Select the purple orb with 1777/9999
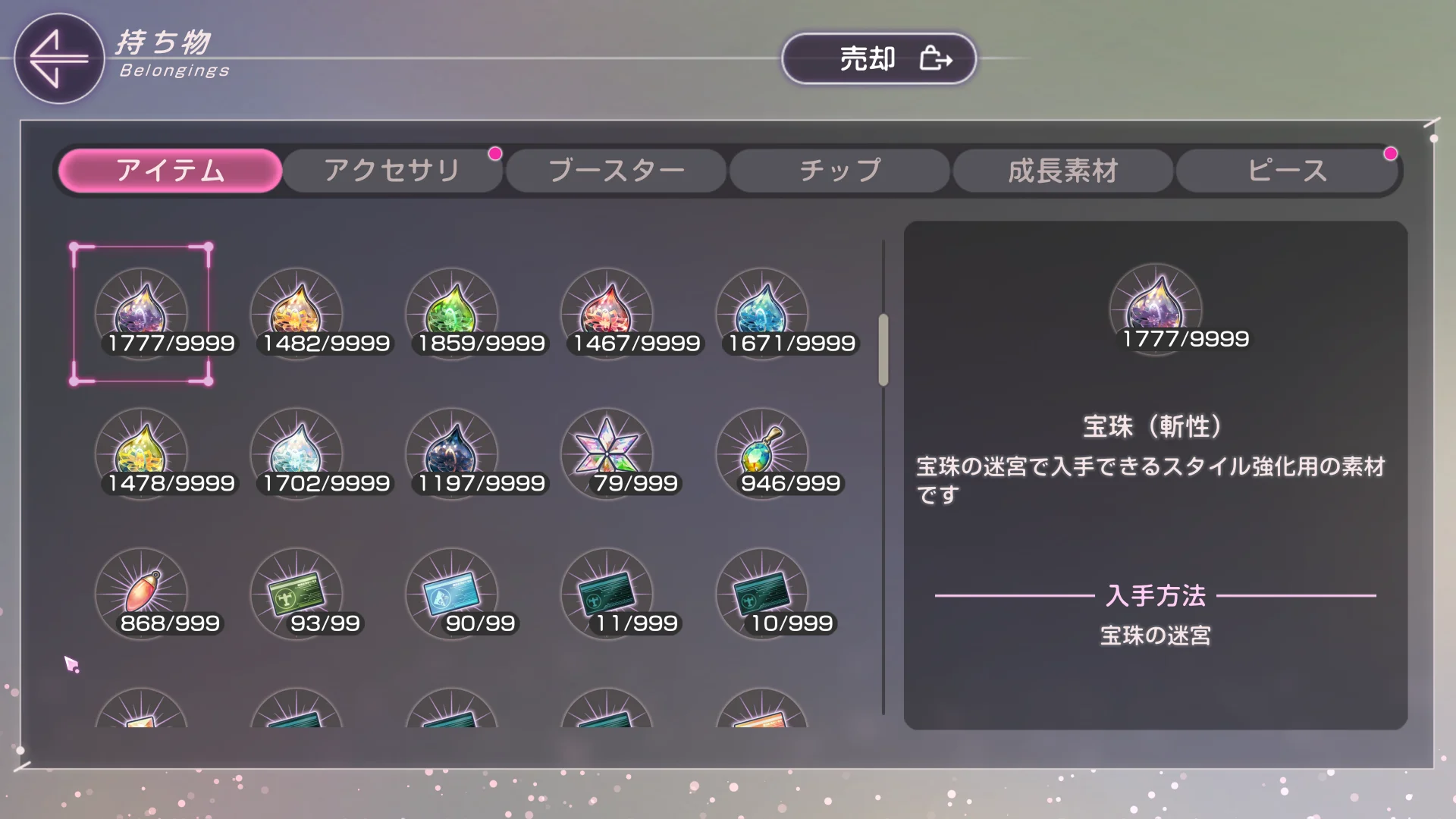This screenshot has height=819, width=1456. click(x=141, y=312)
